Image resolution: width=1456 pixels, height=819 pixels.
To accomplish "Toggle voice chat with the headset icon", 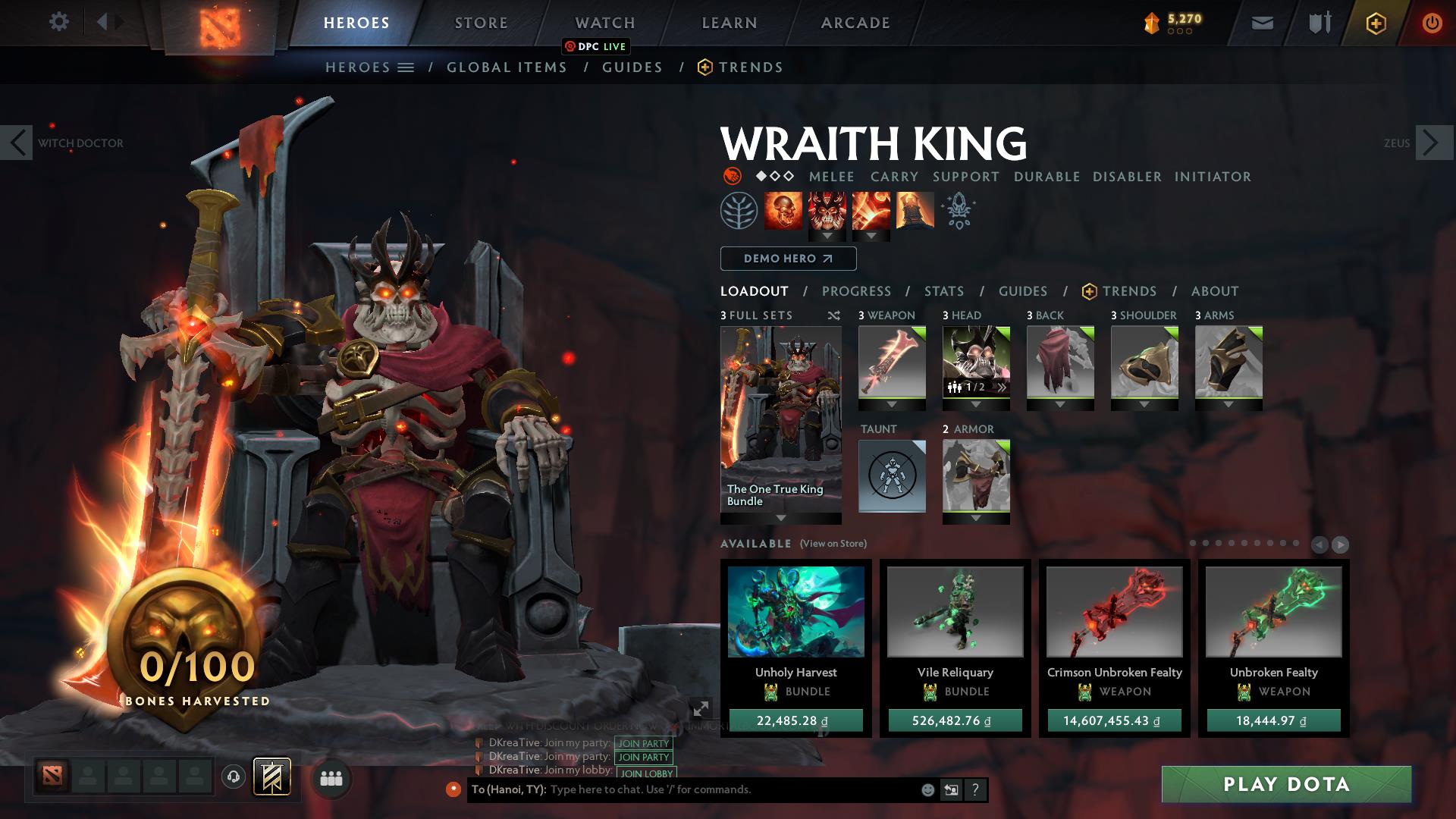I will click(232, 777).
